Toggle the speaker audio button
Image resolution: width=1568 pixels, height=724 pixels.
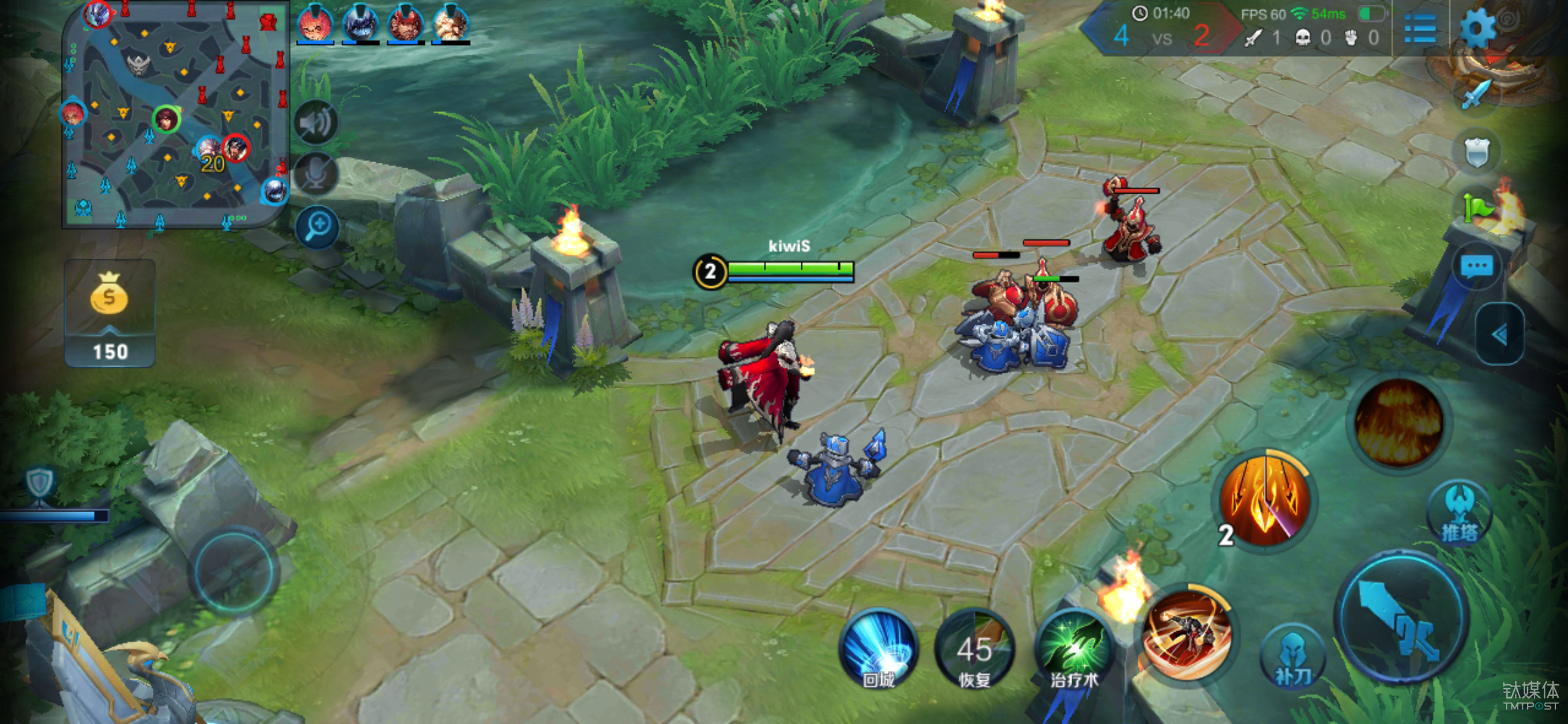[315, 124]
